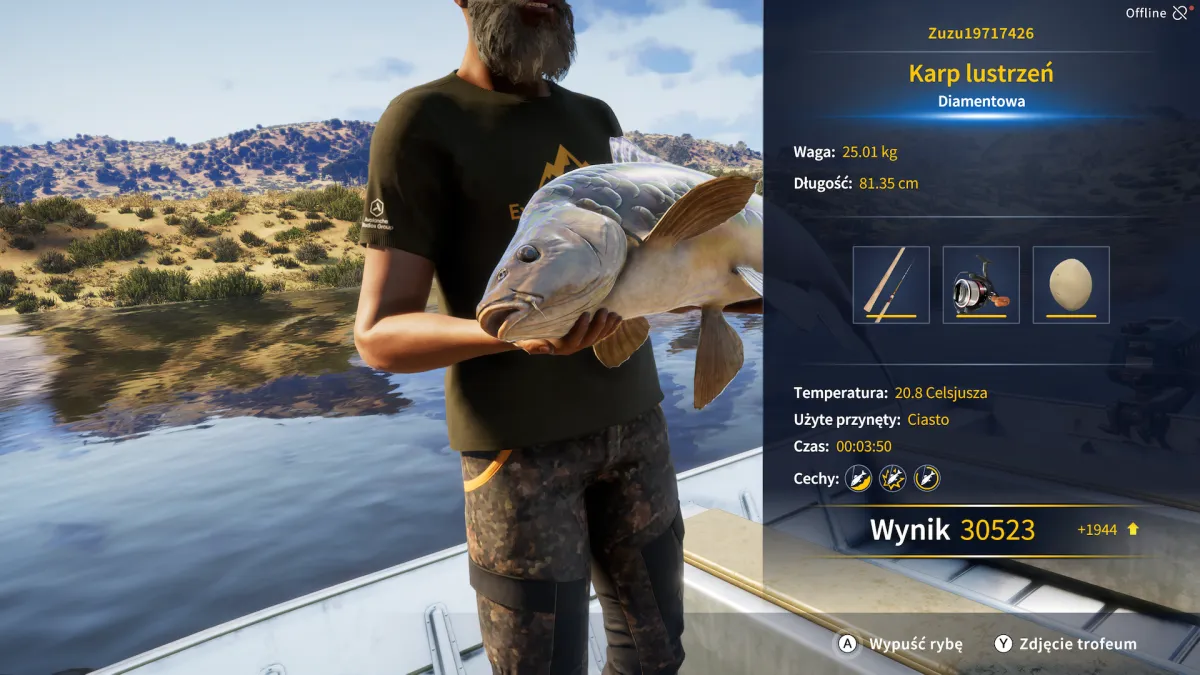Select the dough bait slot
This screenshot has width=1200, height=675.
(1071, 285)
